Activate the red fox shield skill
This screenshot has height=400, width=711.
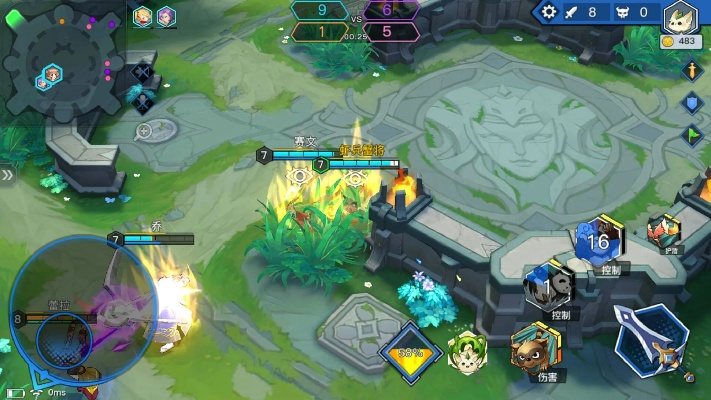tap(662, 231)
